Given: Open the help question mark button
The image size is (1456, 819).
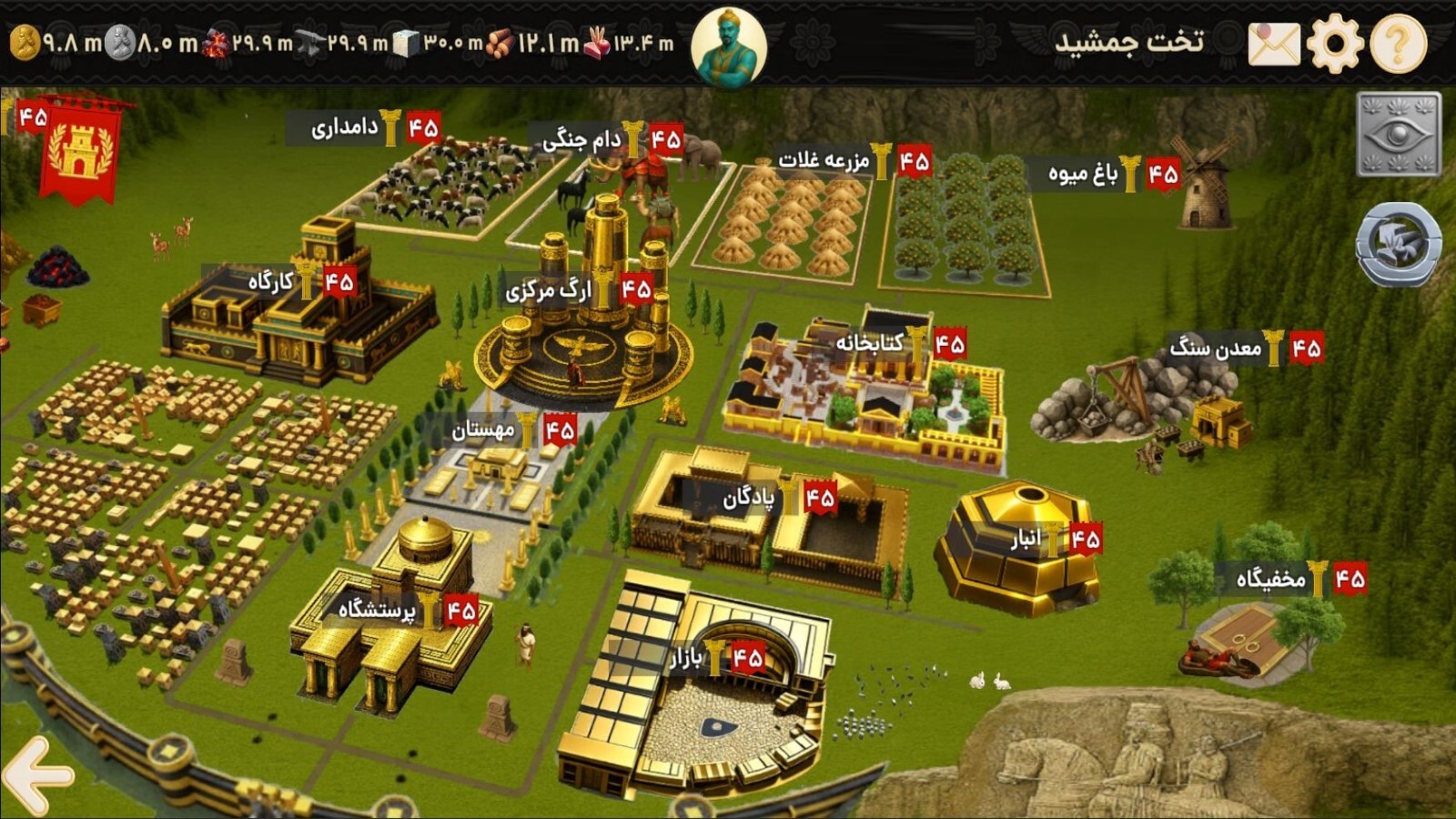Looking at the screenshot, I should pyautogui.click(x=1398, y=43).
